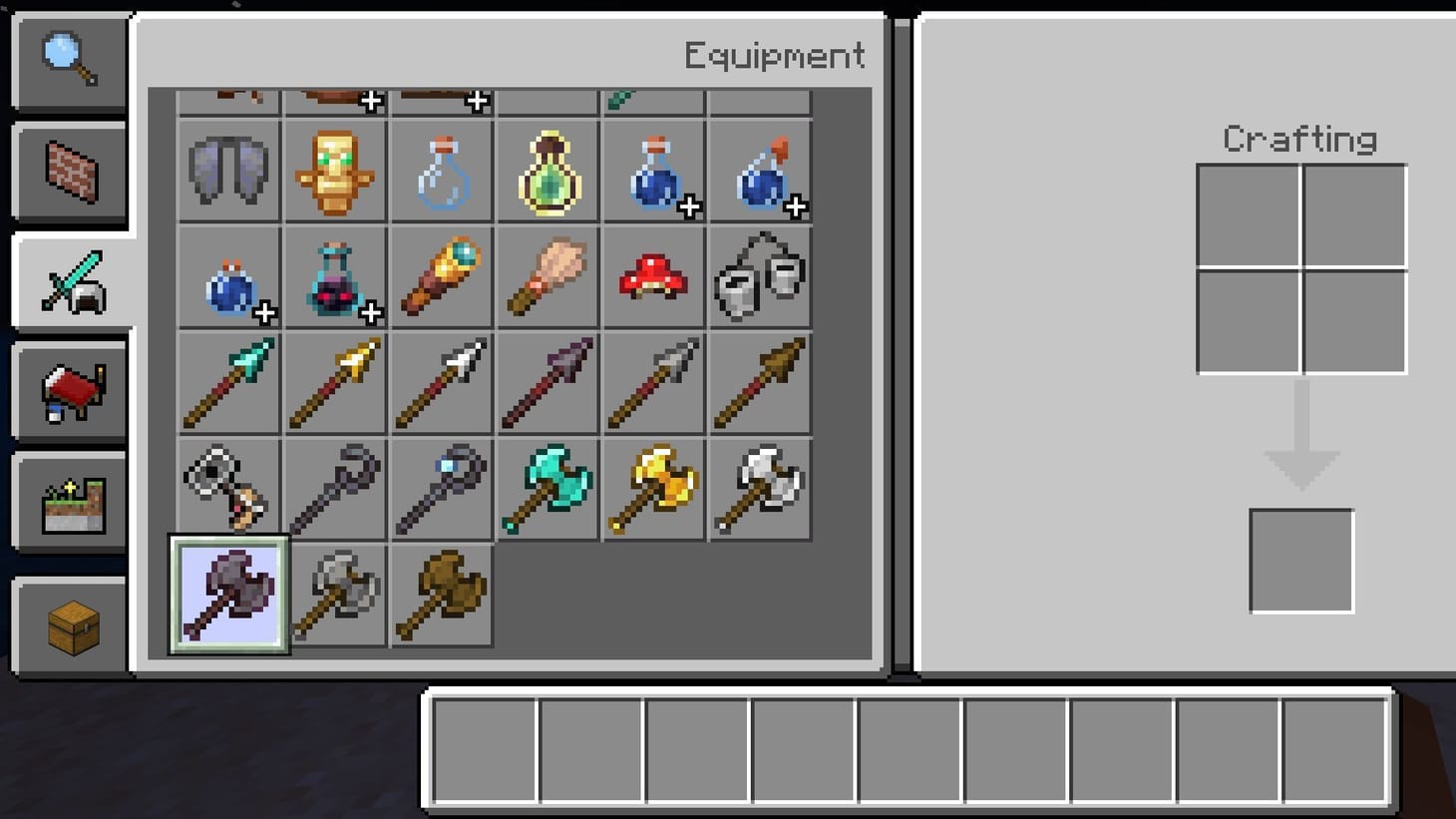Click the leftmost empty hotbar slot
Viewport: 1456px width, 819px height.
(x=486, y=749)
